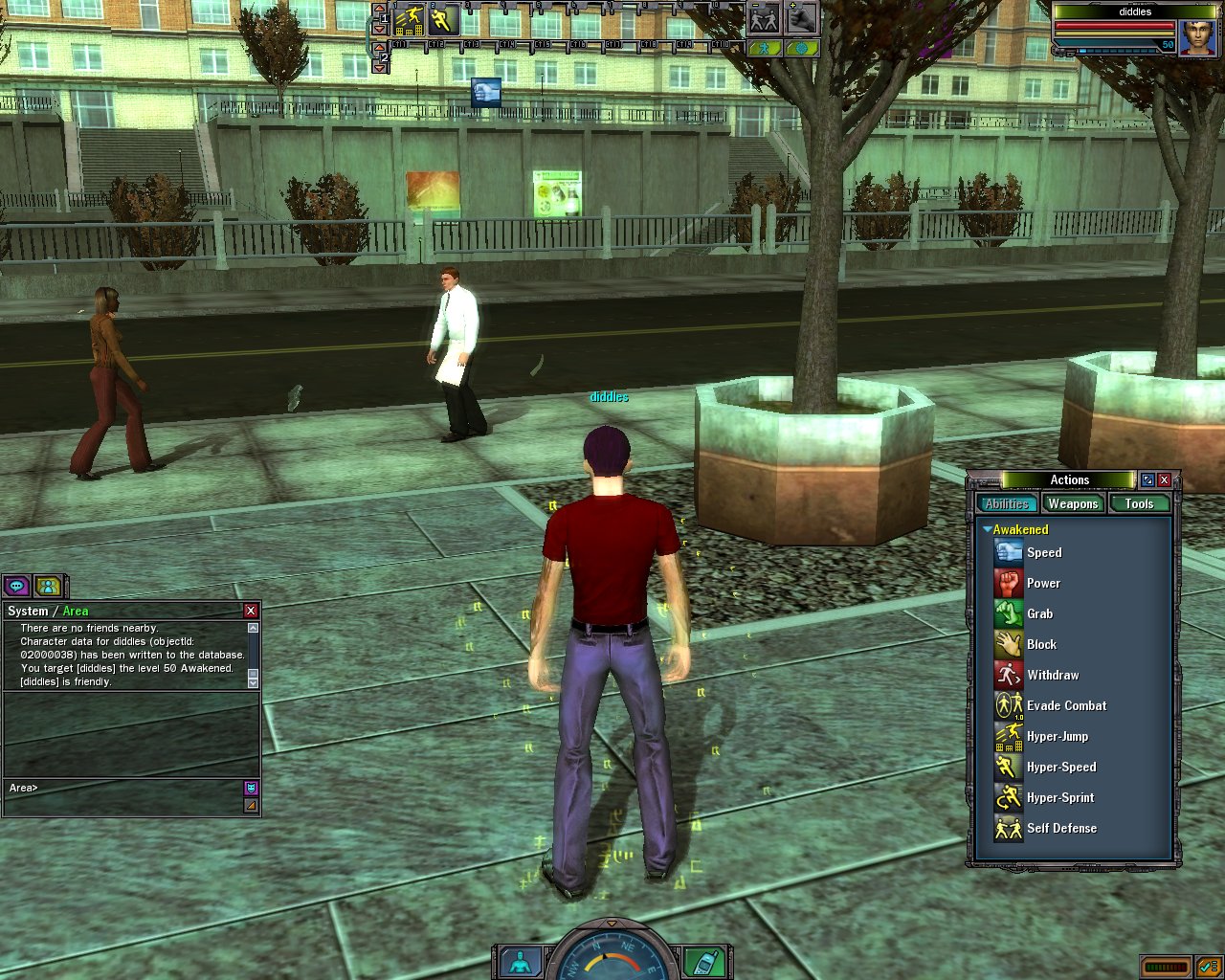
Task: Select Evade Combat in the abilities list
Action: (x=1065, y=705)
